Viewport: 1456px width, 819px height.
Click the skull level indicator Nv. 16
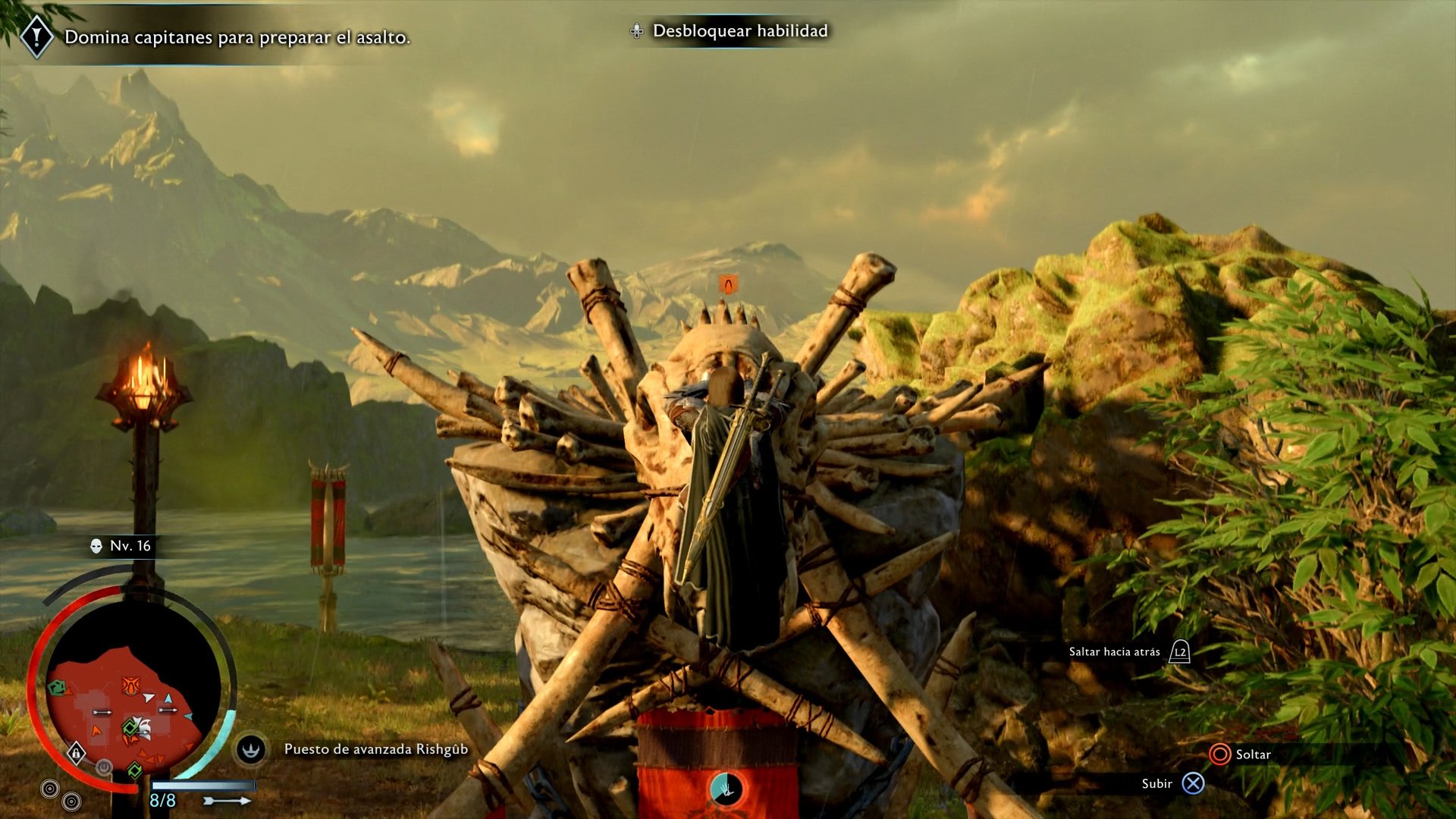(x=121, y=546)
